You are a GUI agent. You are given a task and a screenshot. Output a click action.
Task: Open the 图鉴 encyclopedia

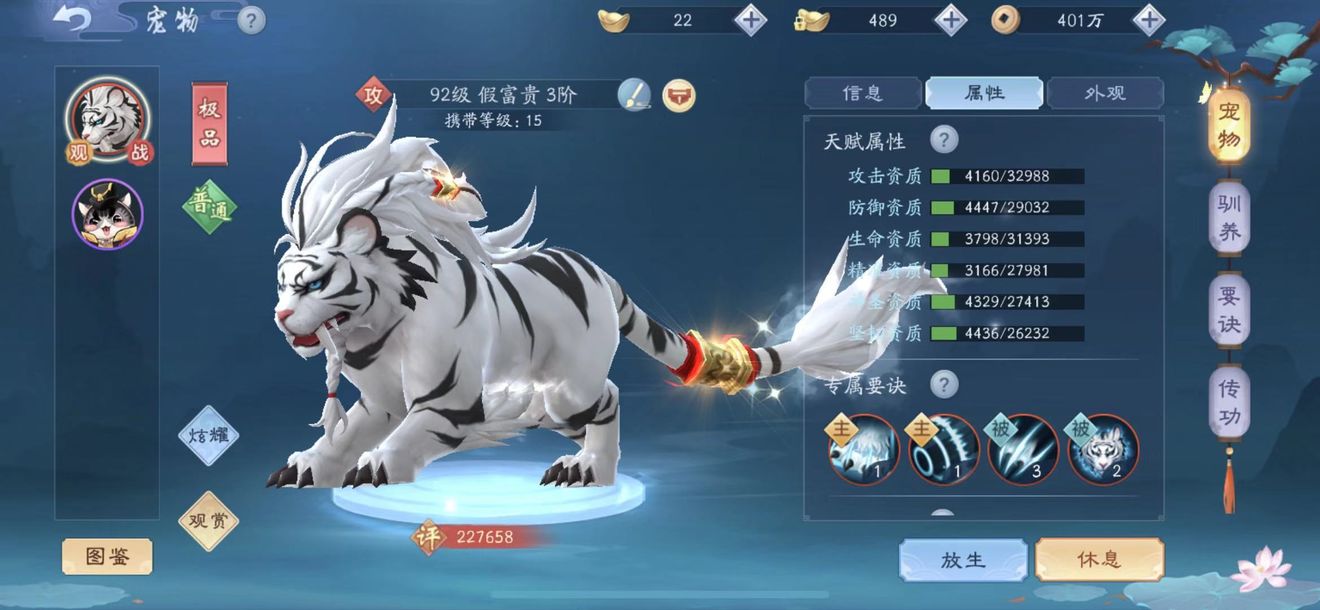107,557
